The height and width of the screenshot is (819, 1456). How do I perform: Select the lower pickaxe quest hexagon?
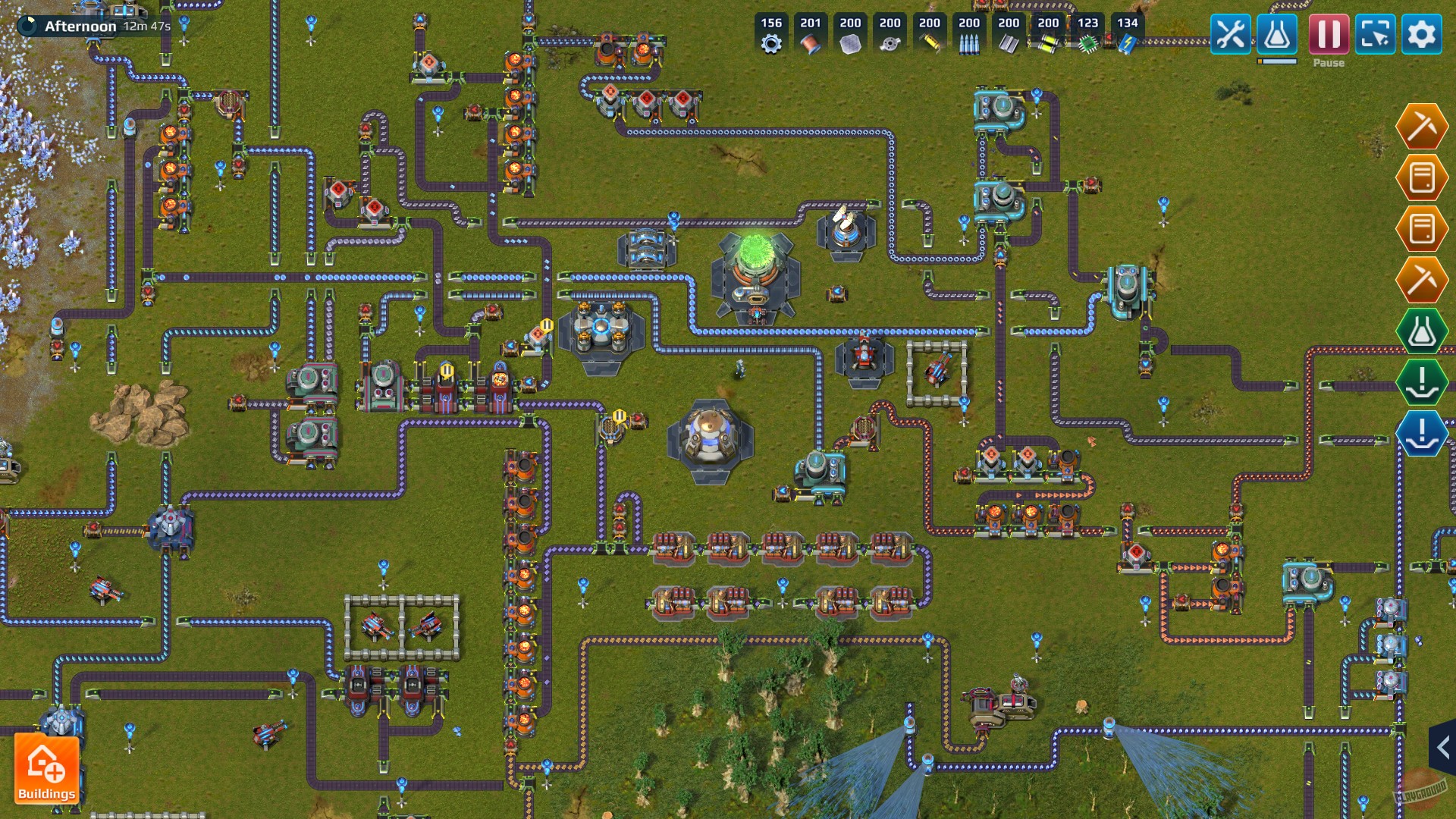(x=1422, y=279)
